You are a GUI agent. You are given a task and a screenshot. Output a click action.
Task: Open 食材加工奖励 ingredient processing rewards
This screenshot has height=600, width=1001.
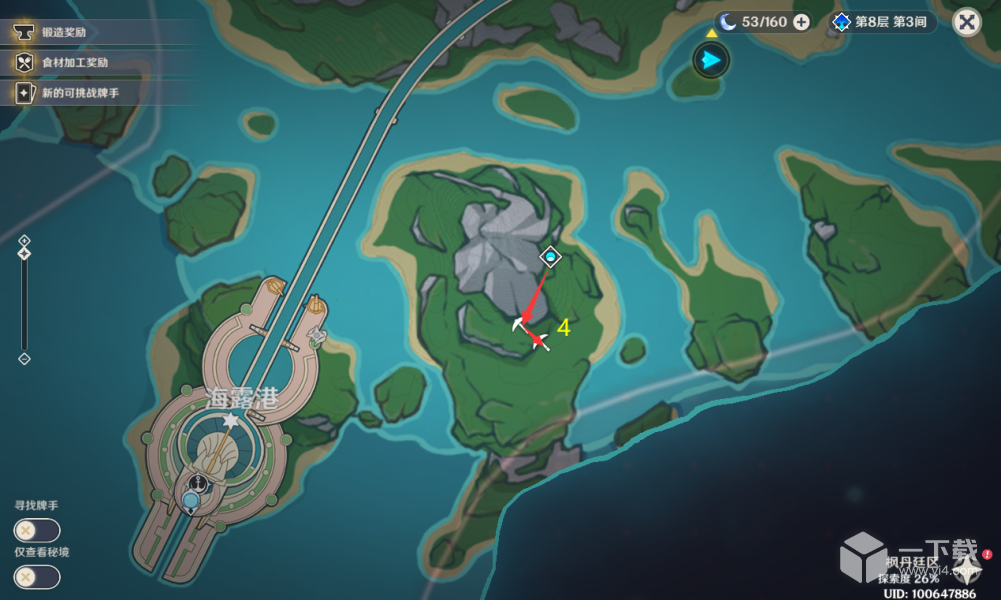(x=74, y=62)
